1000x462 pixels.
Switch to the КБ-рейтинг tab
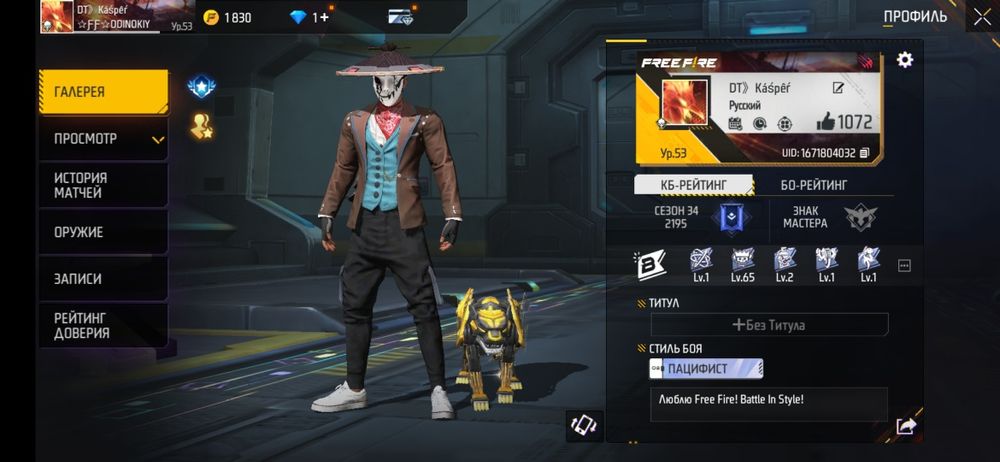pos(694,185)
